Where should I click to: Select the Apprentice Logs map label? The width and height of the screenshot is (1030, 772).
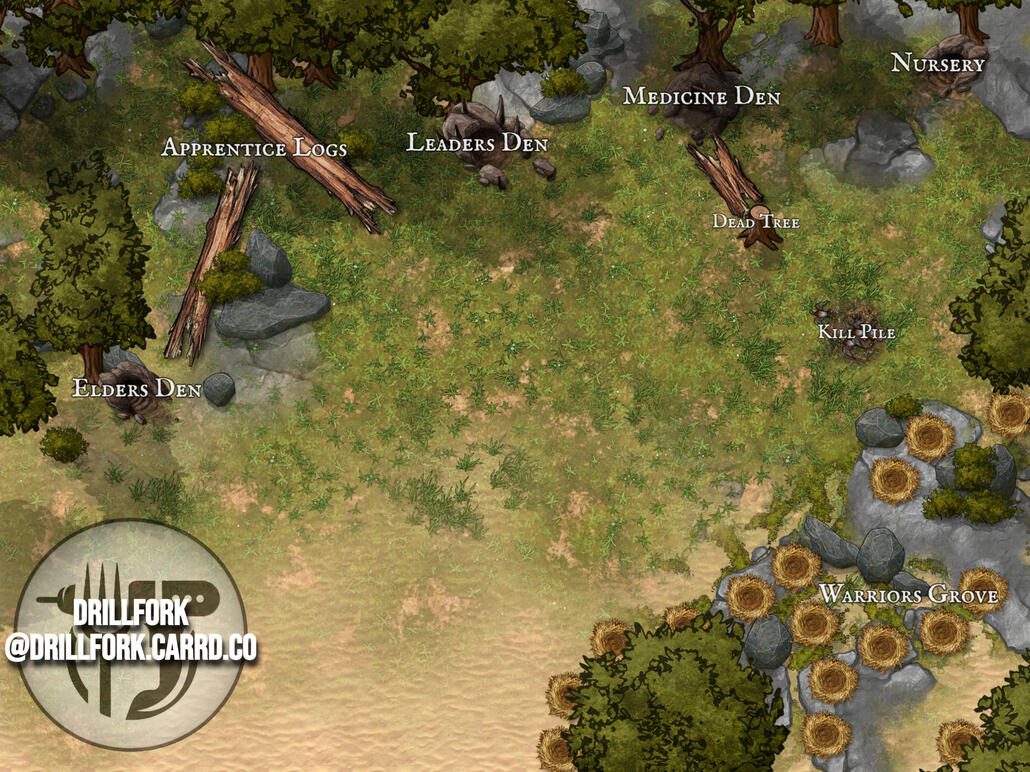(x=254, y=149)
